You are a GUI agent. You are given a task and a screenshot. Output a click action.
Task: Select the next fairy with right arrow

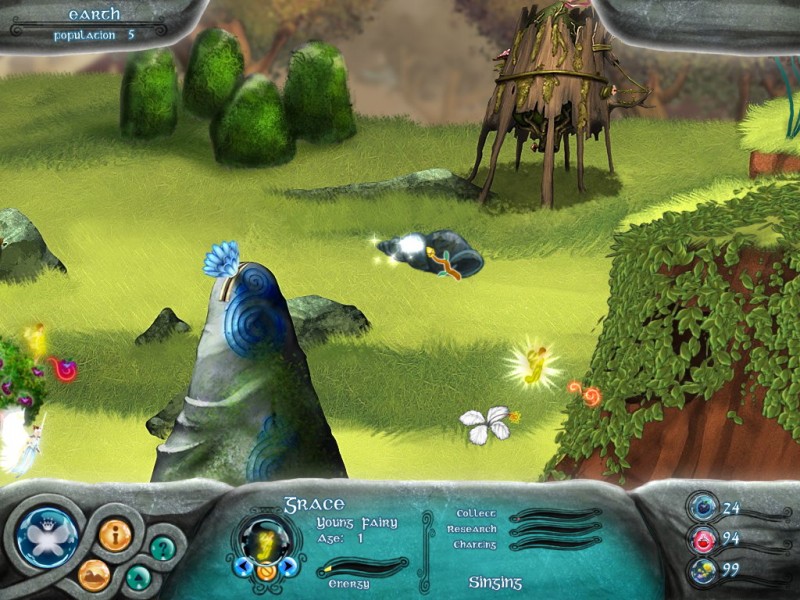pos(289,567)
